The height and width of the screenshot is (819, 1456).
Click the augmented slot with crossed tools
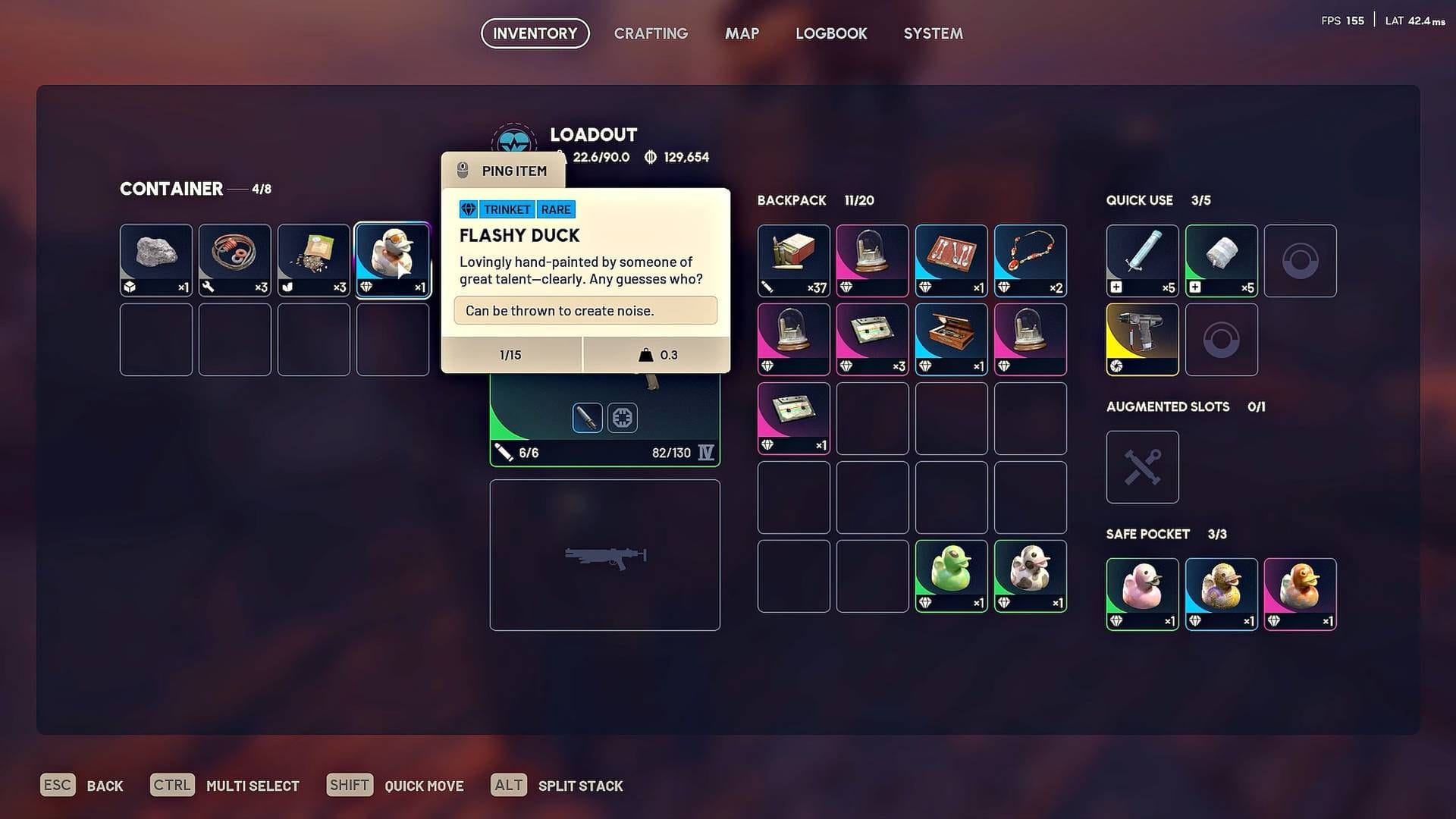[1143, 466]
